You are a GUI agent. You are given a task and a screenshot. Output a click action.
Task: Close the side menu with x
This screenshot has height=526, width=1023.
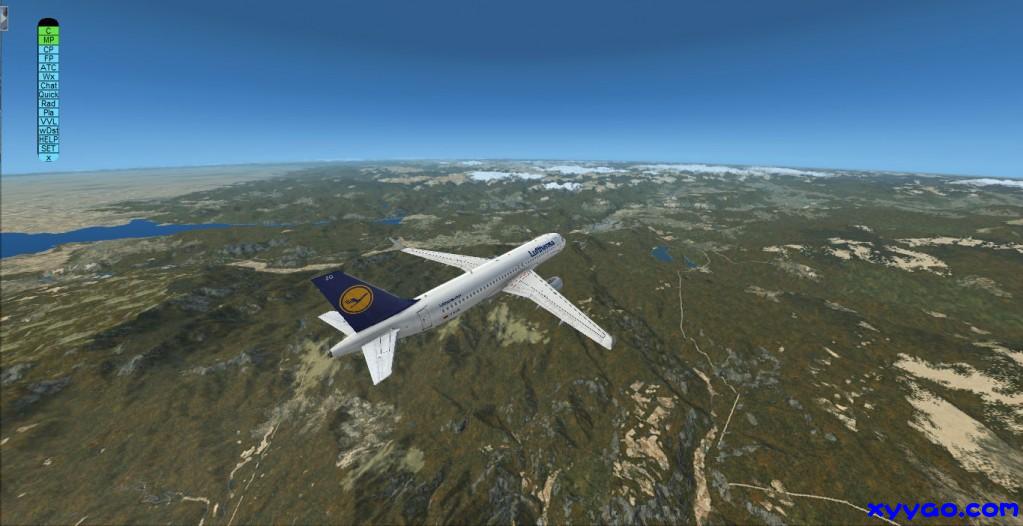[48, 157]
